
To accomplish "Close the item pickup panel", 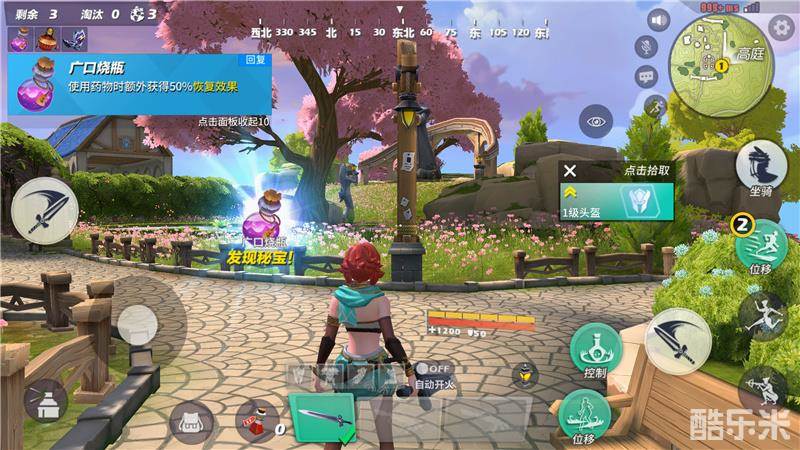I will (x=570, y=172).
